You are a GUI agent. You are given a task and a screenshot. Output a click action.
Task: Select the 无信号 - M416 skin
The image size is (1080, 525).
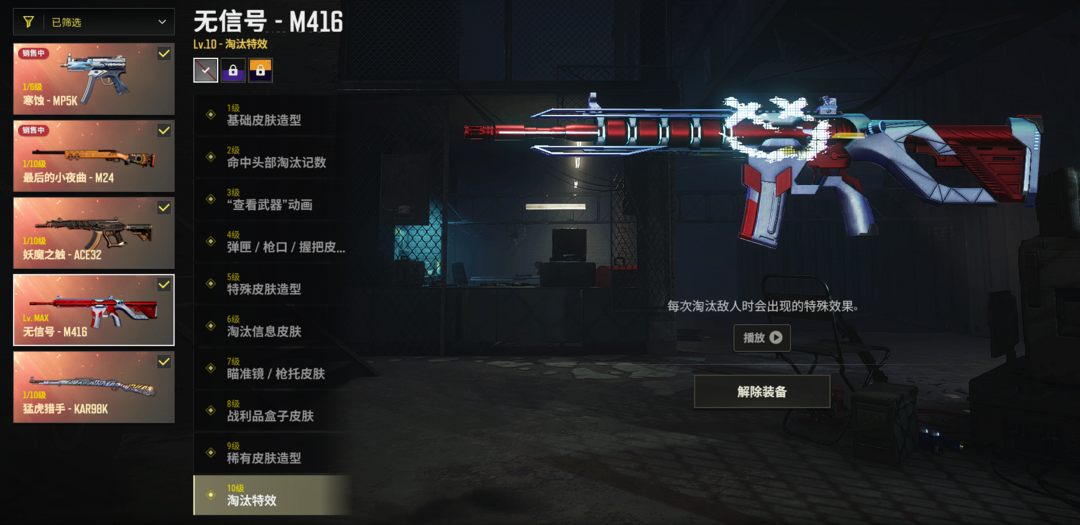[94, 310]
